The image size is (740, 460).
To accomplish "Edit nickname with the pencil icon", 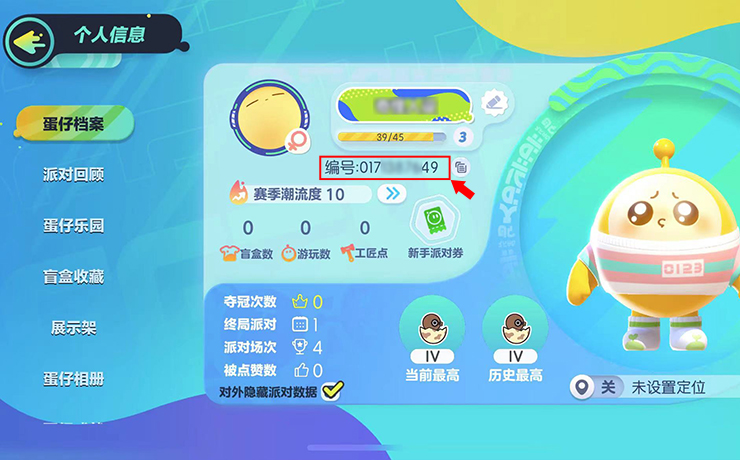I will pos(491,101).
